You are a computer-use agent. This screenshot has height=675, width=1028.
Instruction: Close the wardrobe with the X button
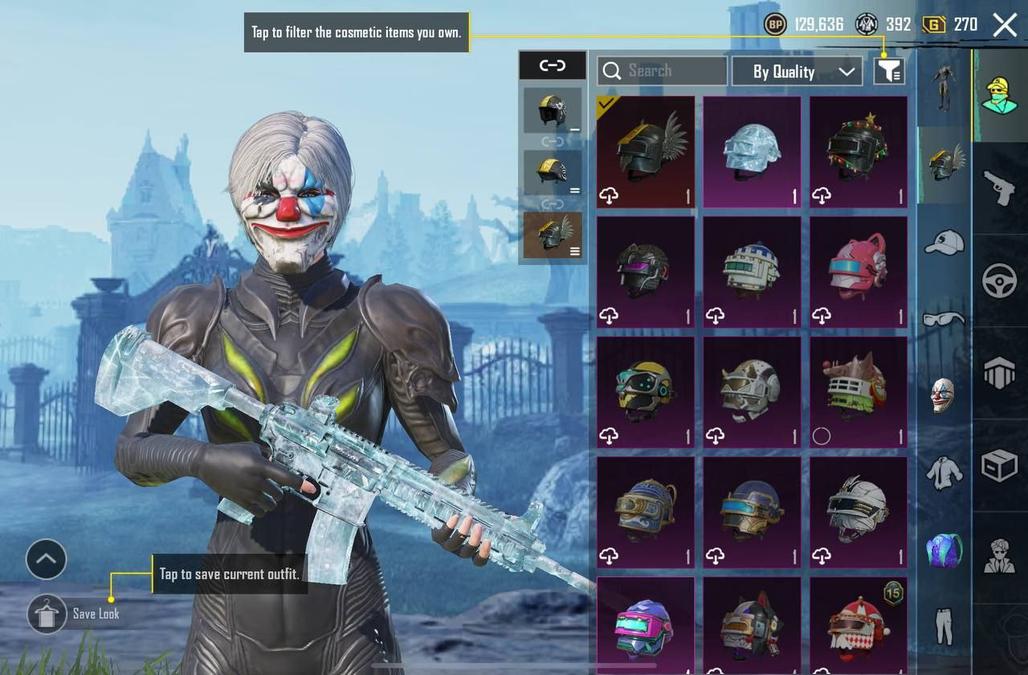click(x=1004, y=25)
